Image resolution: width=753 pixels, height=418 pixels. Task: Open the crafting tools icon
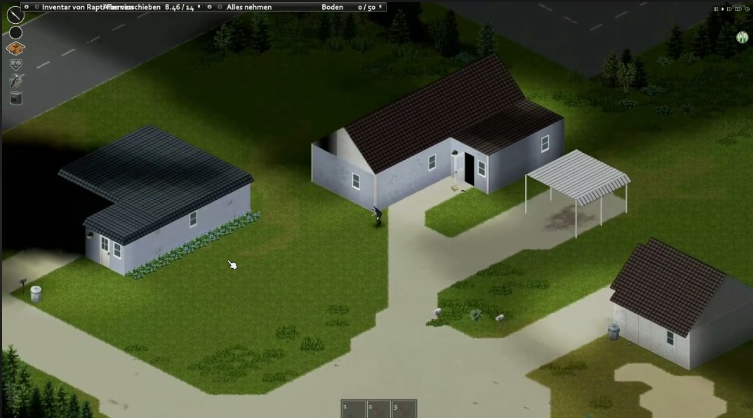(16, 81)
